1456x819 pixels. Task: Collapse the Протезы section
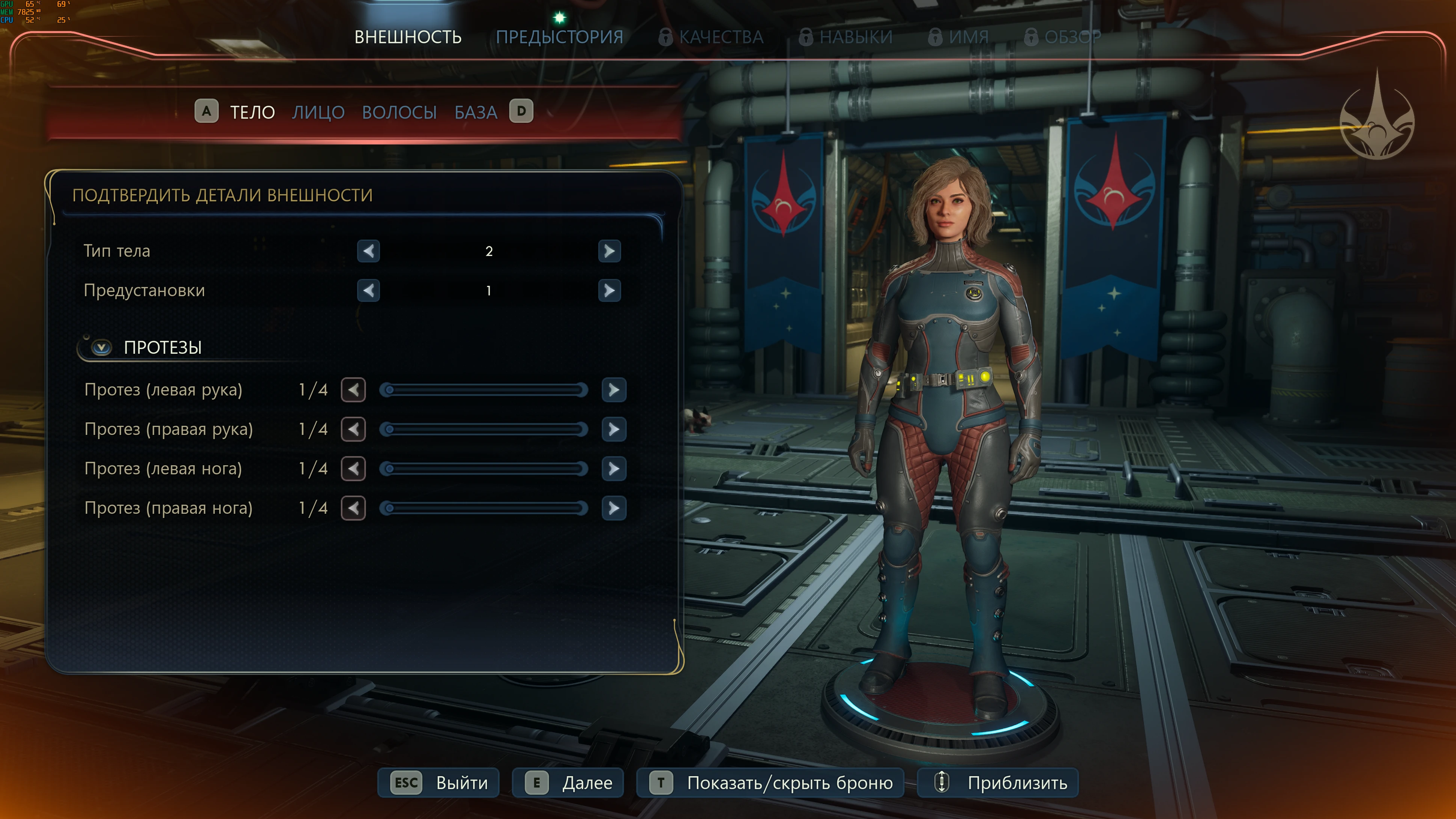tap(102, 347)
